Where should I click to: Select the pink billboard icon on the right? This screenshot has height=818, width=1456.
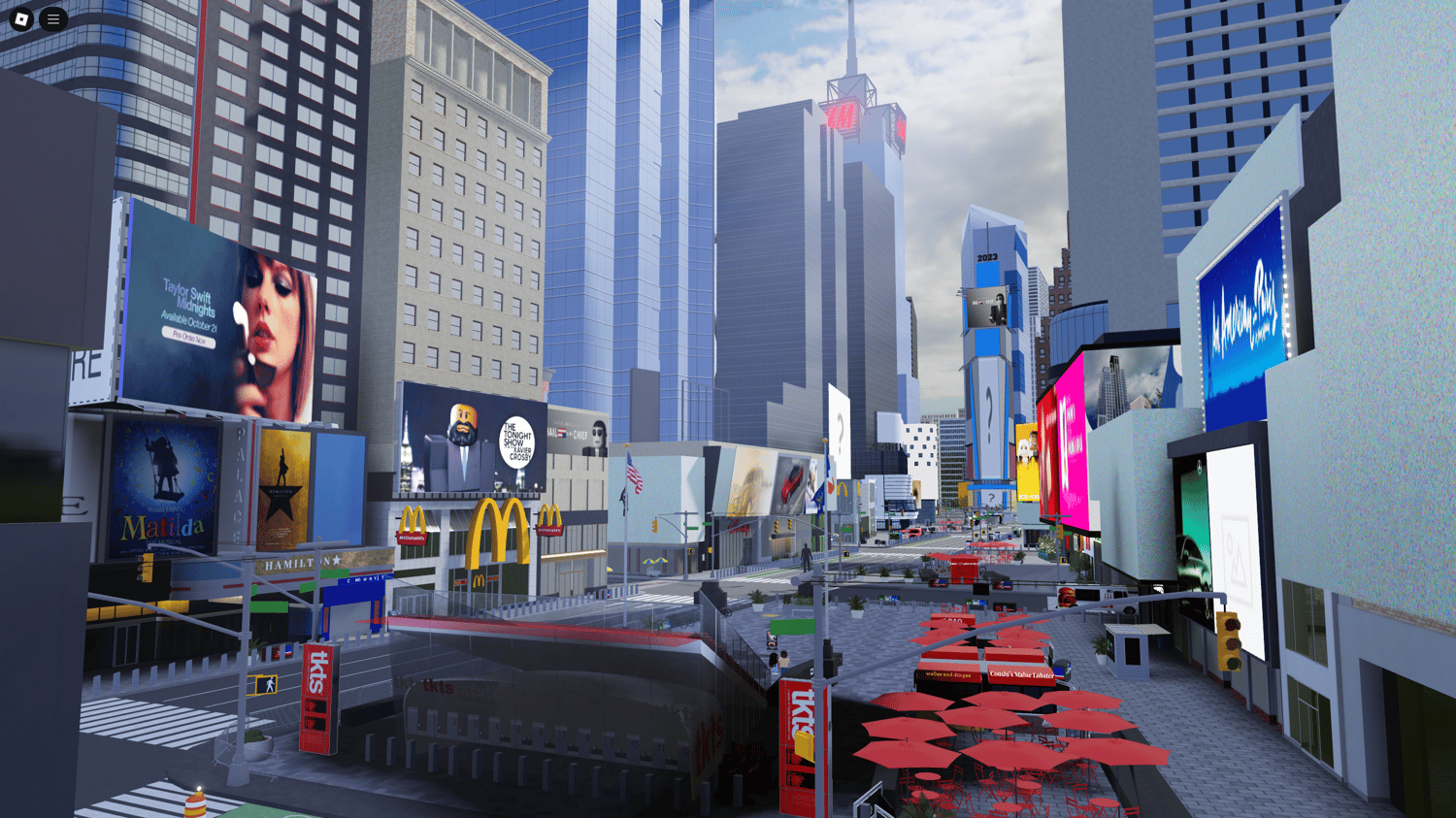[x=1066, y=437]
